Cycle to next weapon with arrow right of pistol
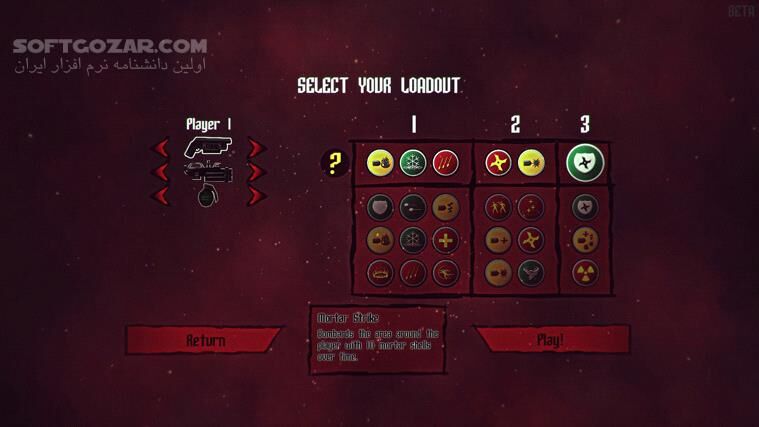Image resolution: width=759 pixels, height=427 pixels. [x=256, y=148]
